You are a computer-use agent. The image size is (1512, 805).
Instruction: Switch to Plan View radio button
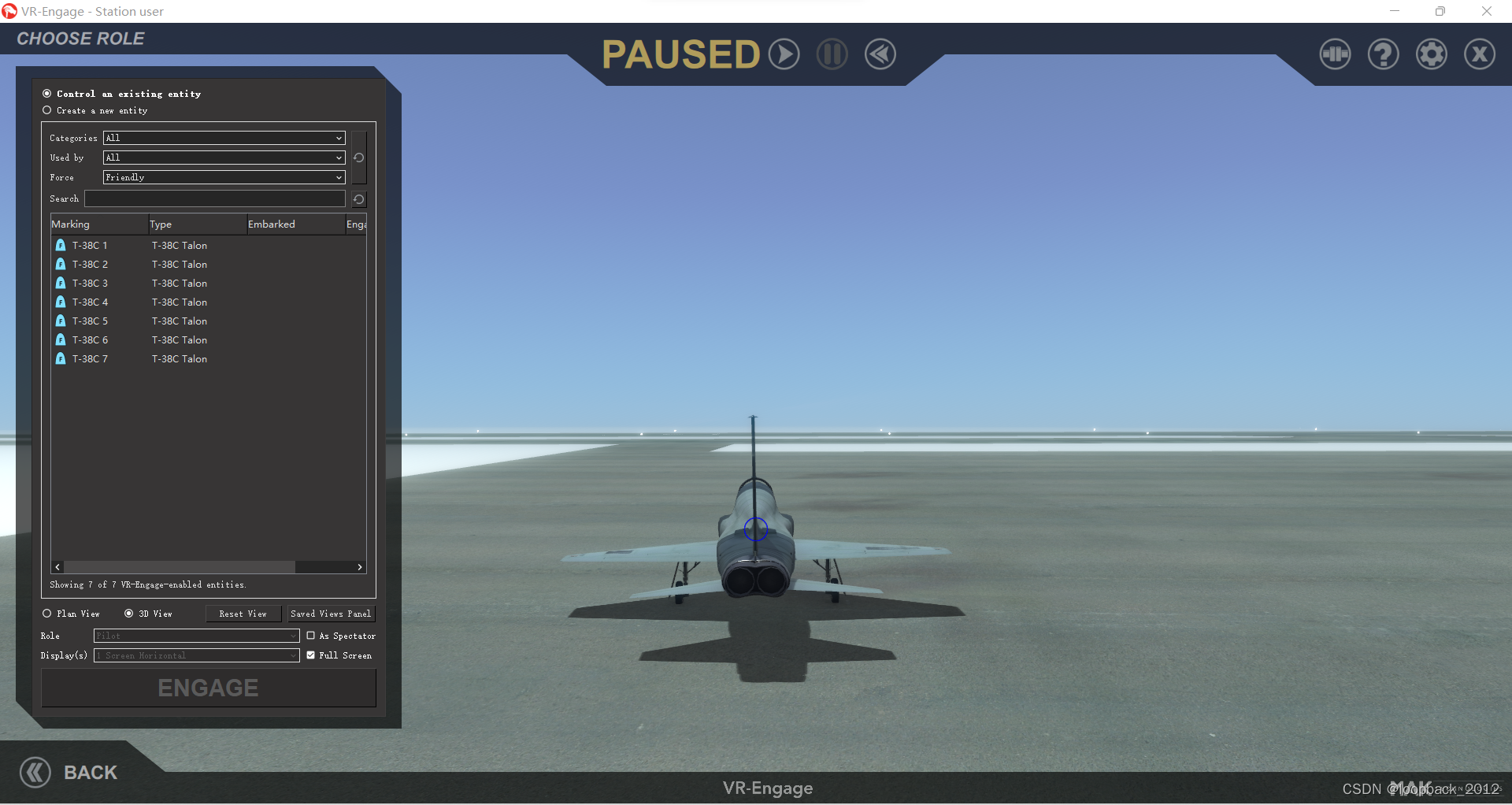coord(46,614)
